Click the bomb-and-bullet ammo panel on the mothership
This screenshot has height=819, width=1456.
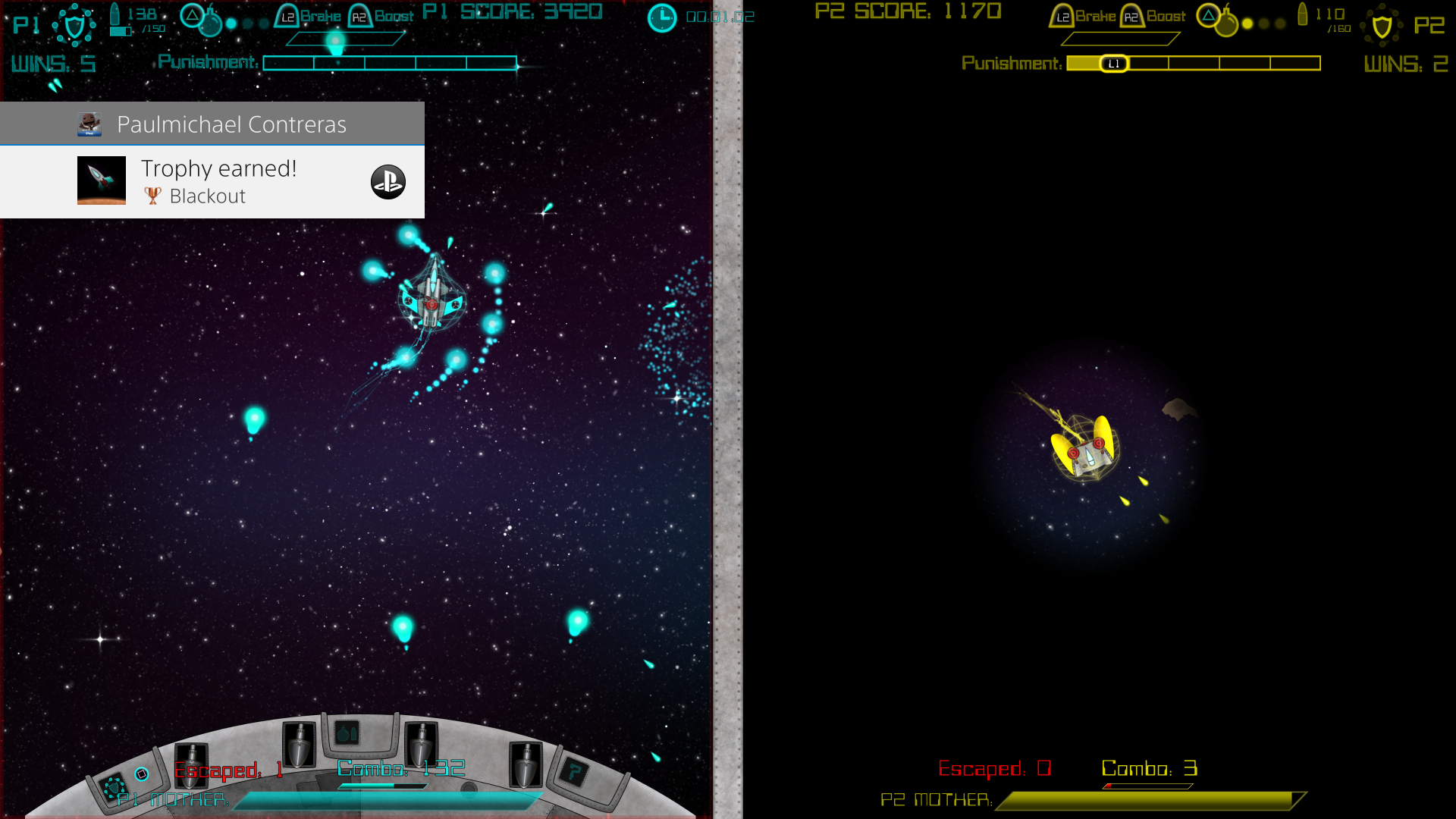(346, 734)
